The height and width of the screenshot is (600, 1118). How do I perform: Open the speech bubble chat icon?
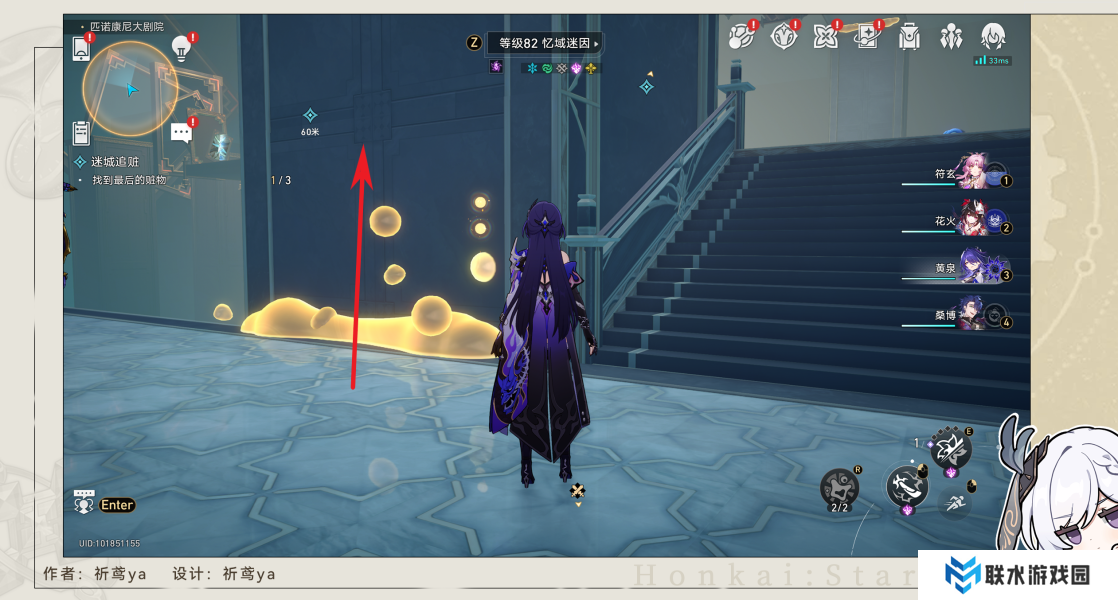[181, 132]
